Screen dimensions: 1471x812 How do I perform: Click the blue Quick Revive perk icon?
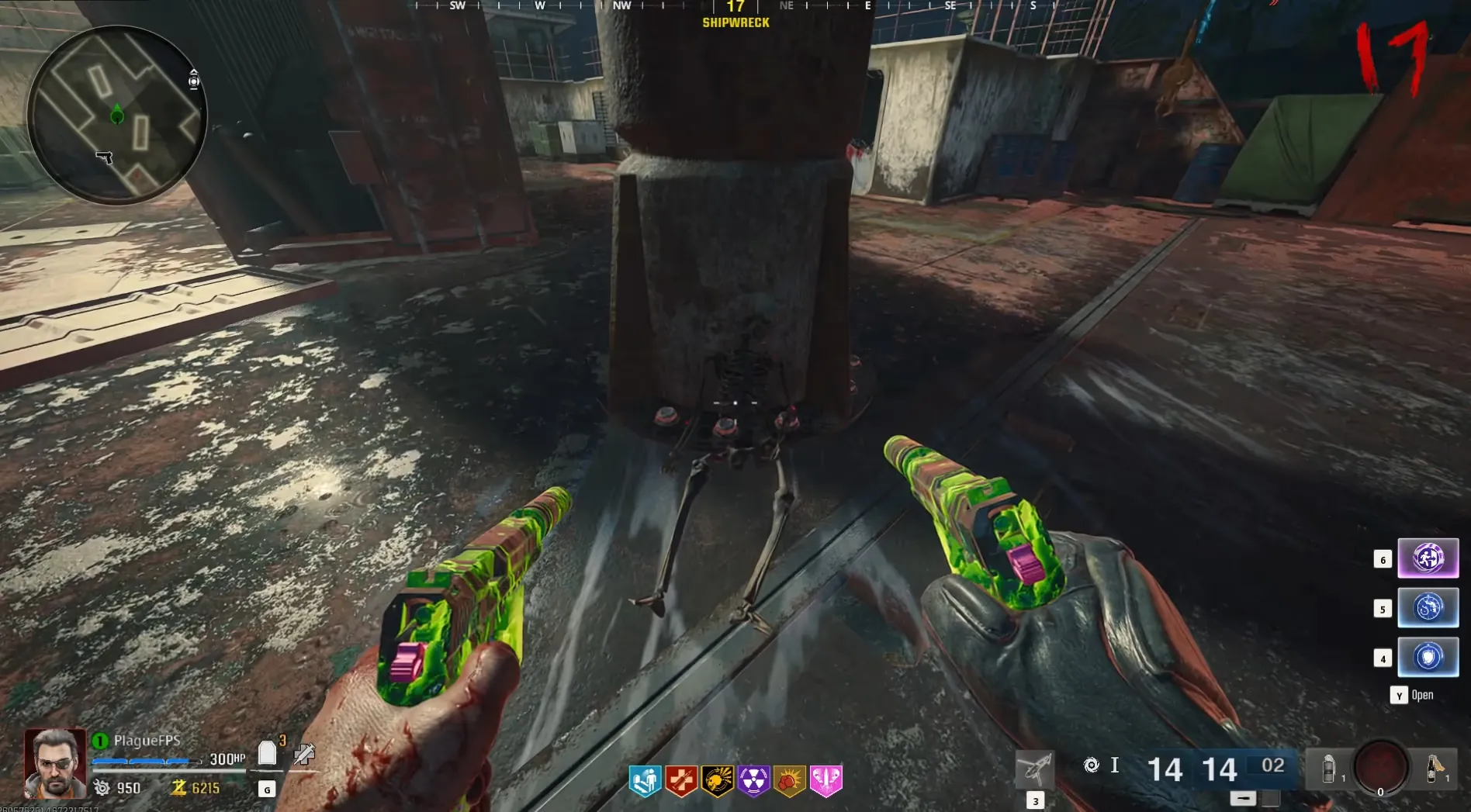[x=645, y=780]
